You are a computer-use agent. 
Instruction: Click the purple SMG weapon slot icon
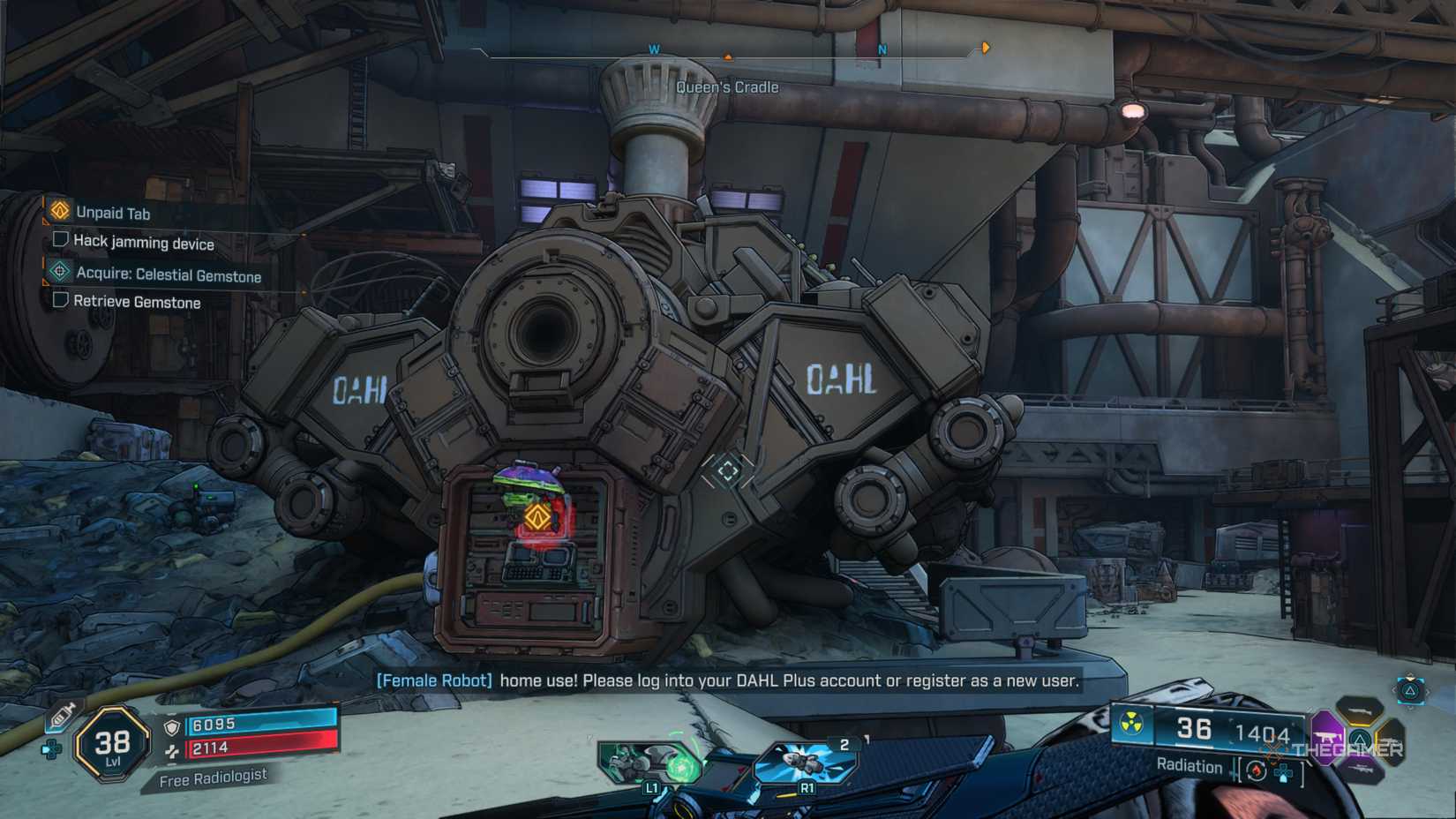1325,736
